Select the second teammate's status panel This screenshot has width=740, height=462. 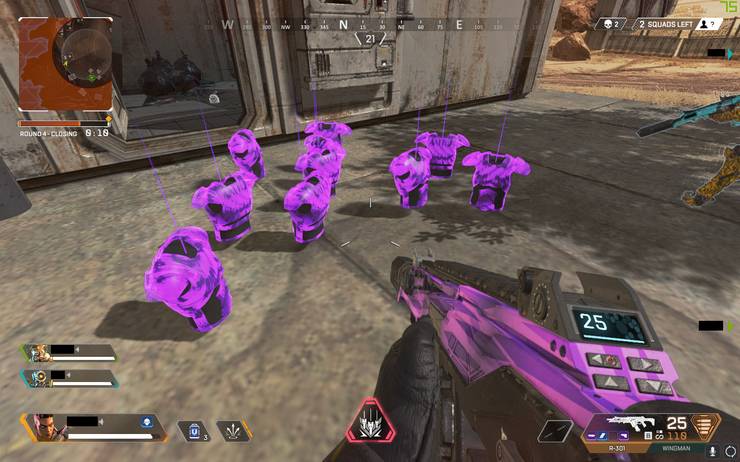tap(70, 377)
